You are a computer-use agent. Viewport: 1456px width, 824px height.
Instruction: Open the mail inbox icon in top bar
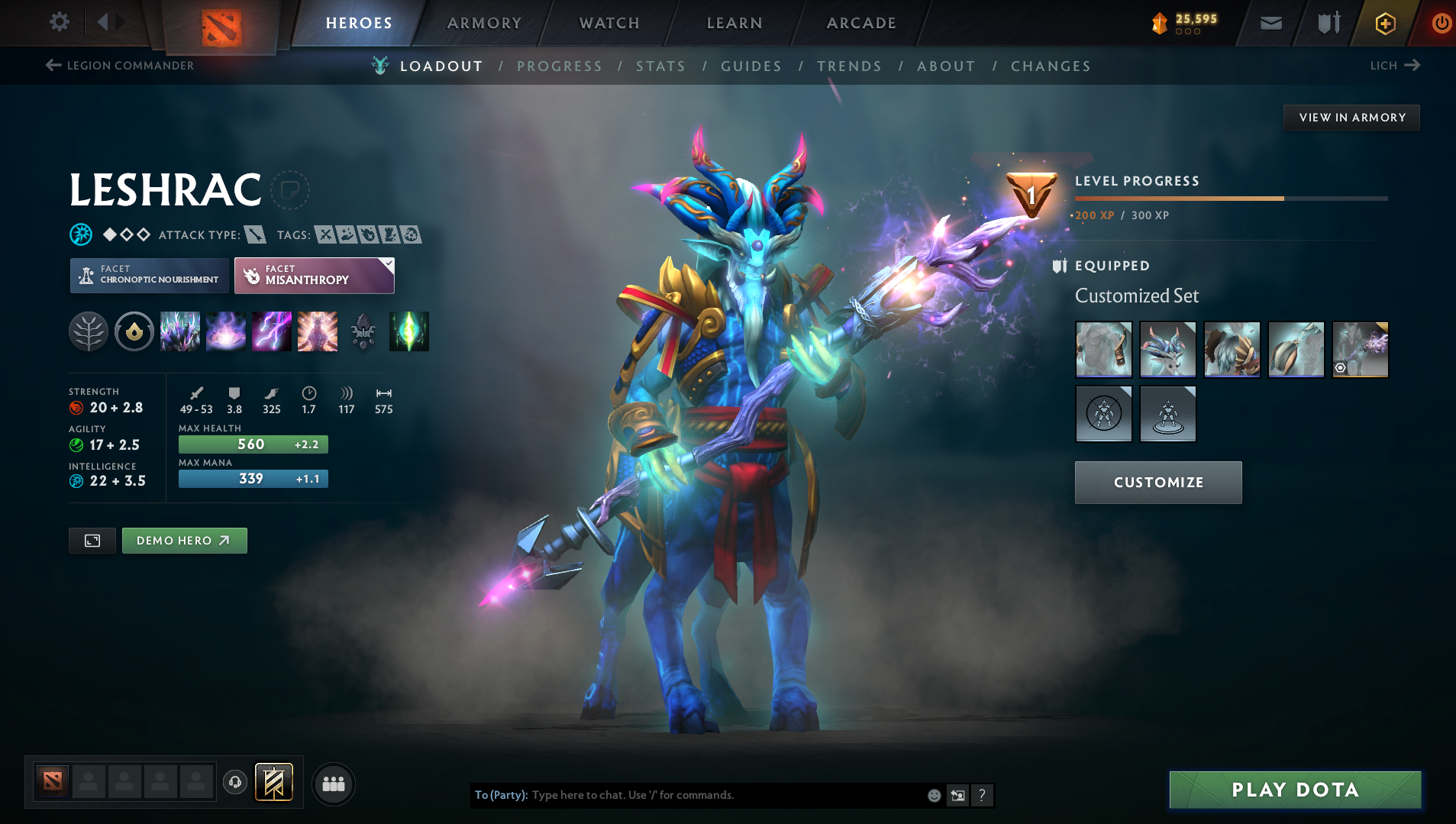pyautogui.click(x=1270, y=22)
